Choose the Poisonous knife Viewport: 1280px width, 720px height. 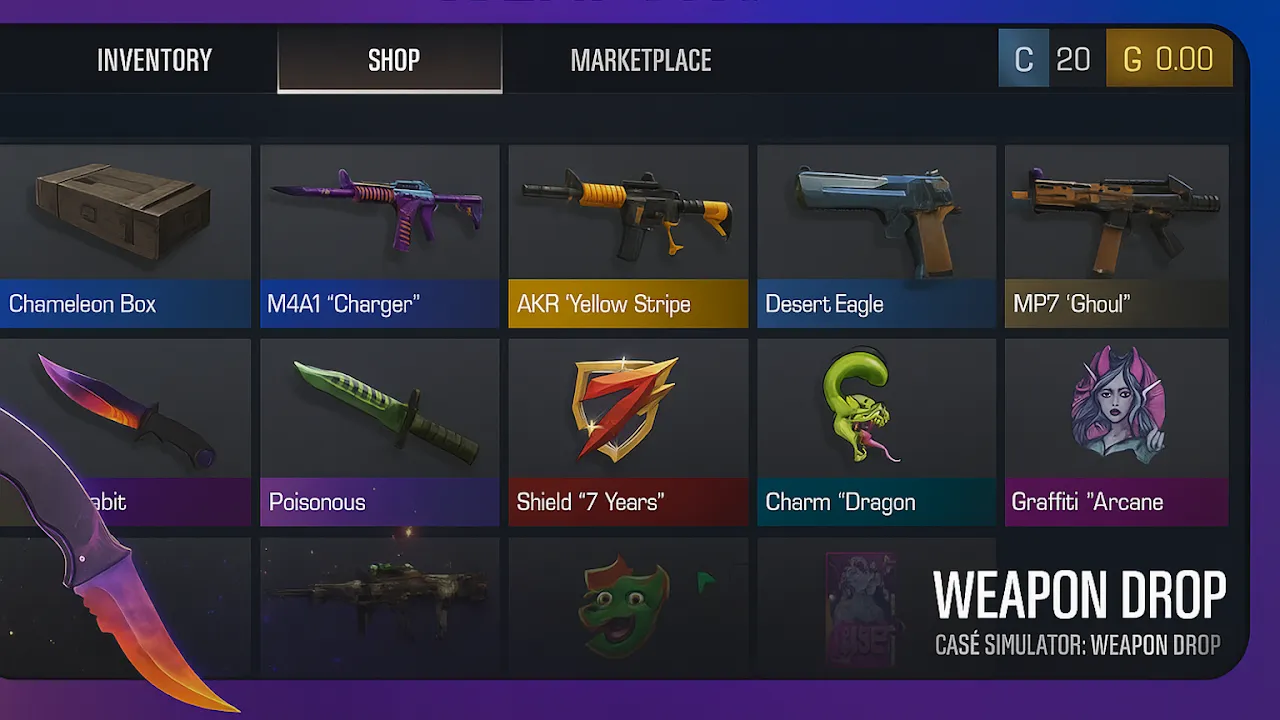tap(379, 430)
